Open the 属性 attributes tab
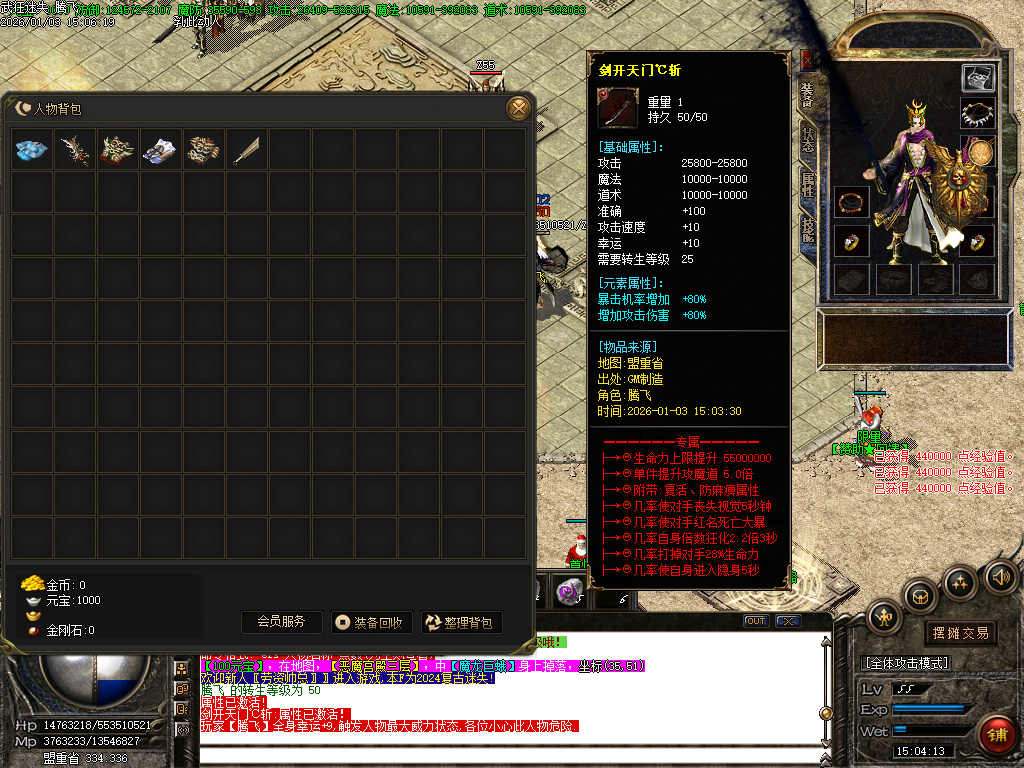 point(807,187)
